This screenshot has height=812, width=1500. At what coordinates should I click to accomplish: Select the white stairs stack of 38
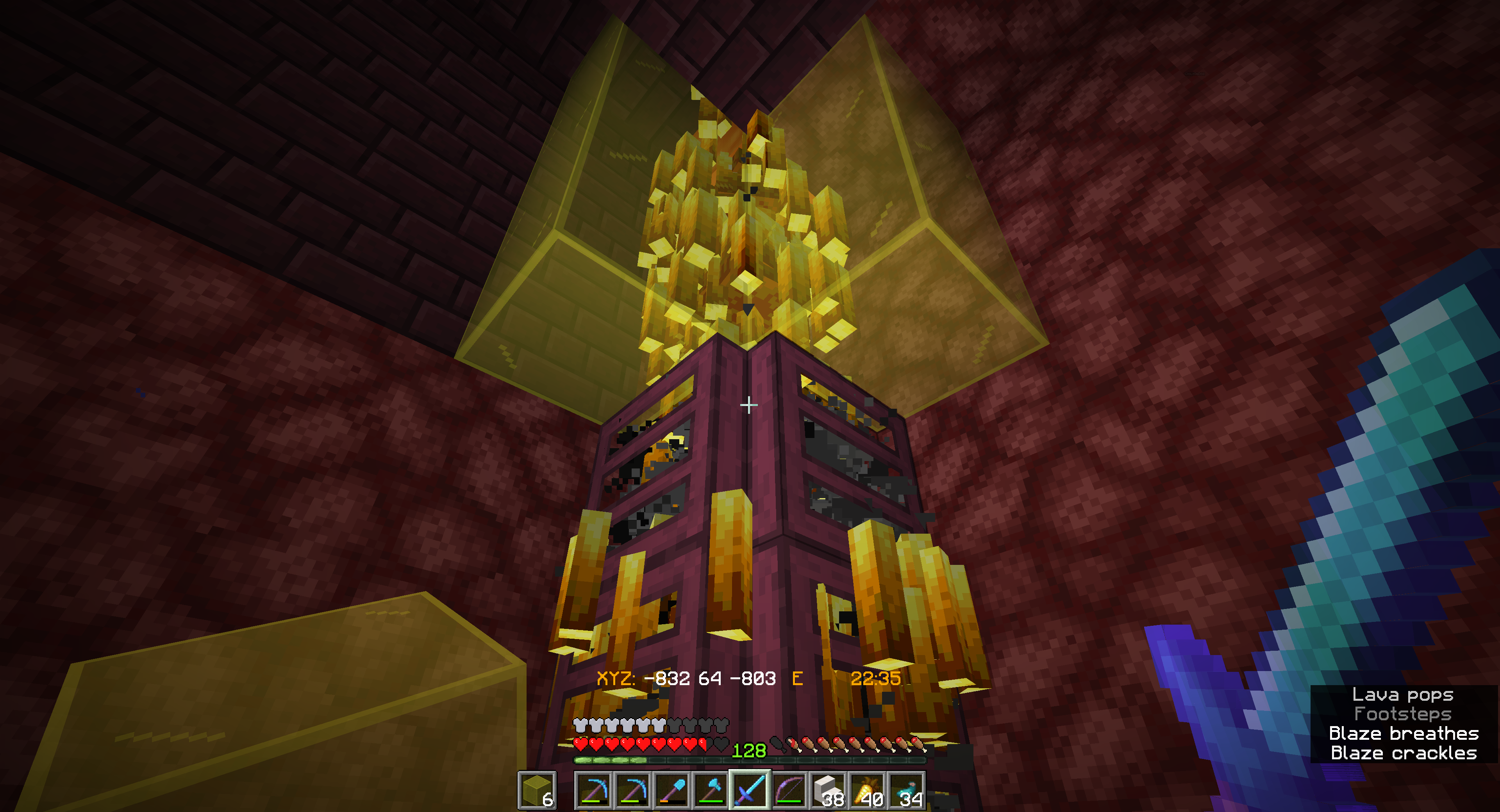click(x=828, y=791)
